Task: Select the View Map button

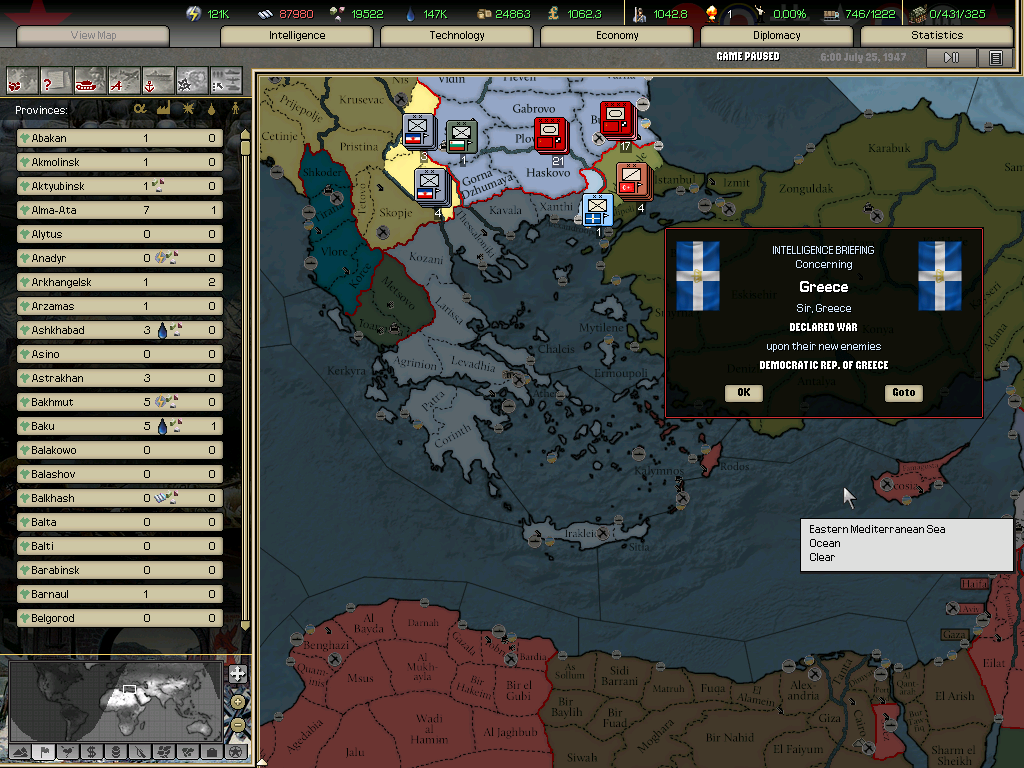Action: [x=93, y=36]
